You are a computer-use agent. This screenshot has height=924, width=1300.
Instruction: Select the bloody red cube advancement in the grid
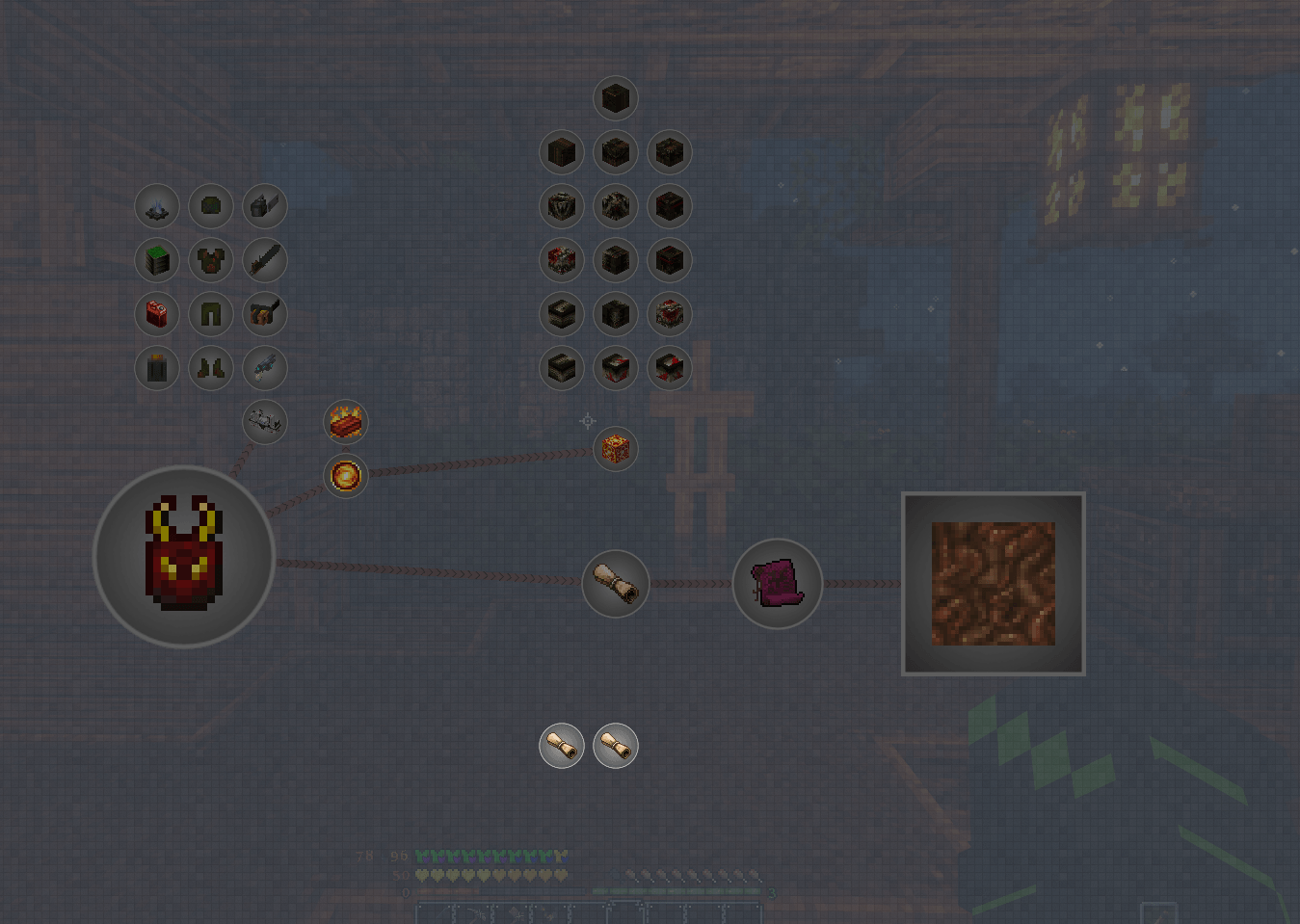click(562, 260)
